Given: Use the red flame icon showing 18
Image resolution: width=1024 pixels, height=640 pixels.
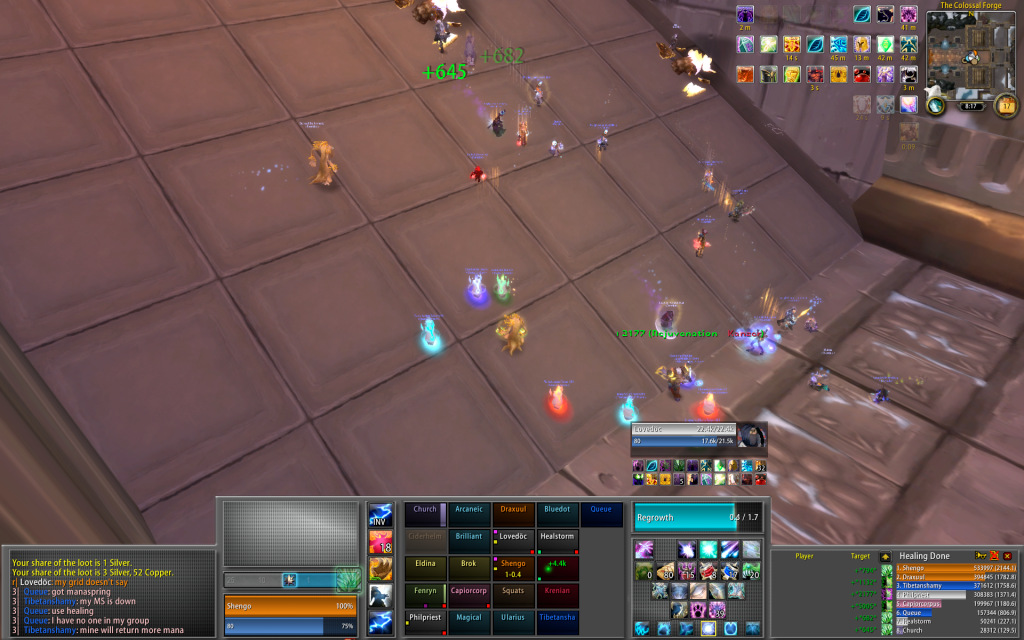Looking at the screenshot, I should [380, 542].
